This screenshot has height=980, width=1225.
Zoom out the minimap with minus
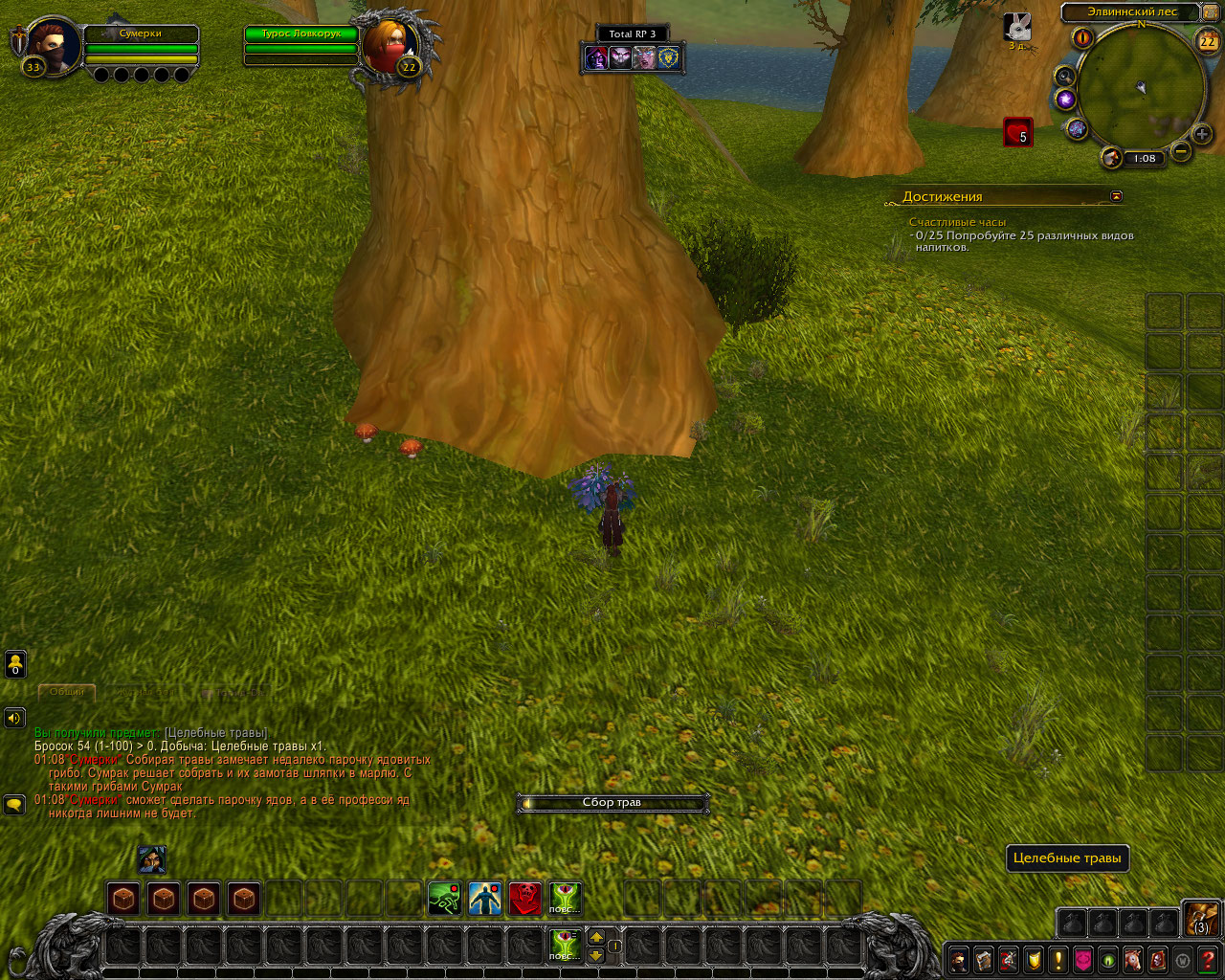tap(1181, 151)
